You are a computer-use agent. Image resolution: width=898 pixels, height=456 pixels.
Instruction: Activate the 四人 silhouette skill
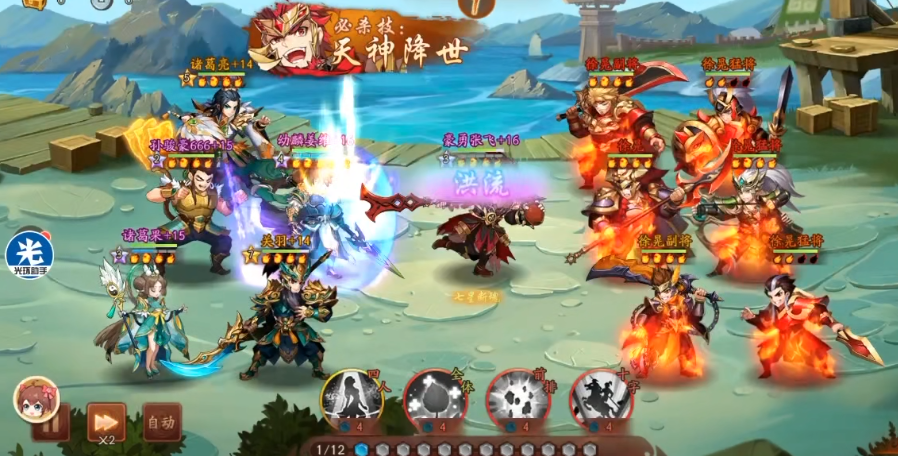[x=351, y=399]
